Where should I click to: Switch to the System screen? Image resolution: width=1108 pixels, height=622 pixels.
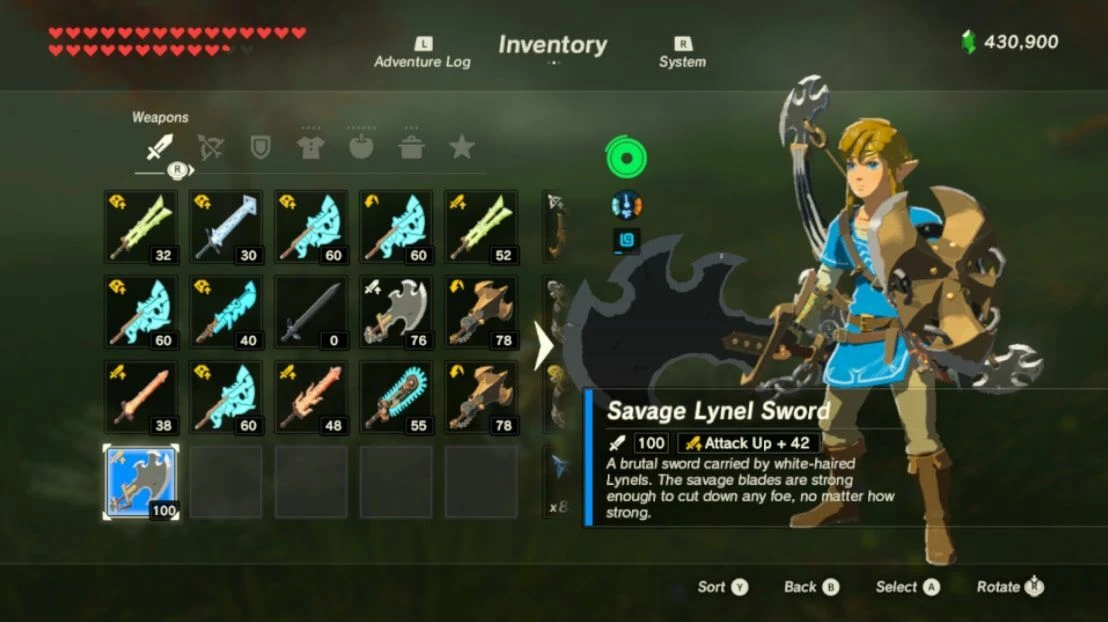click(x=682, y=53)
